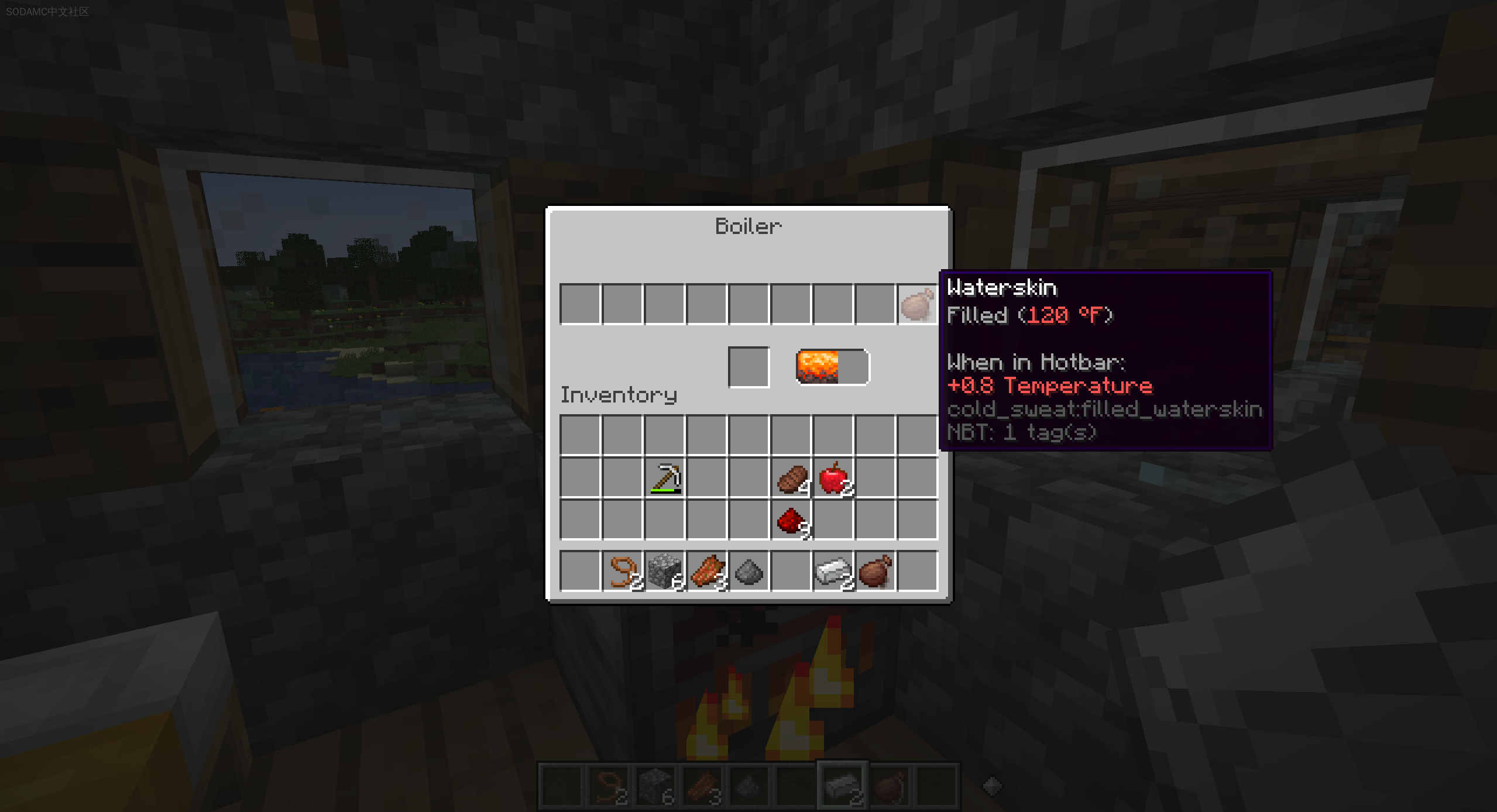Select the two red apples
The image size is (1497, 812).
tap(833, 479)
